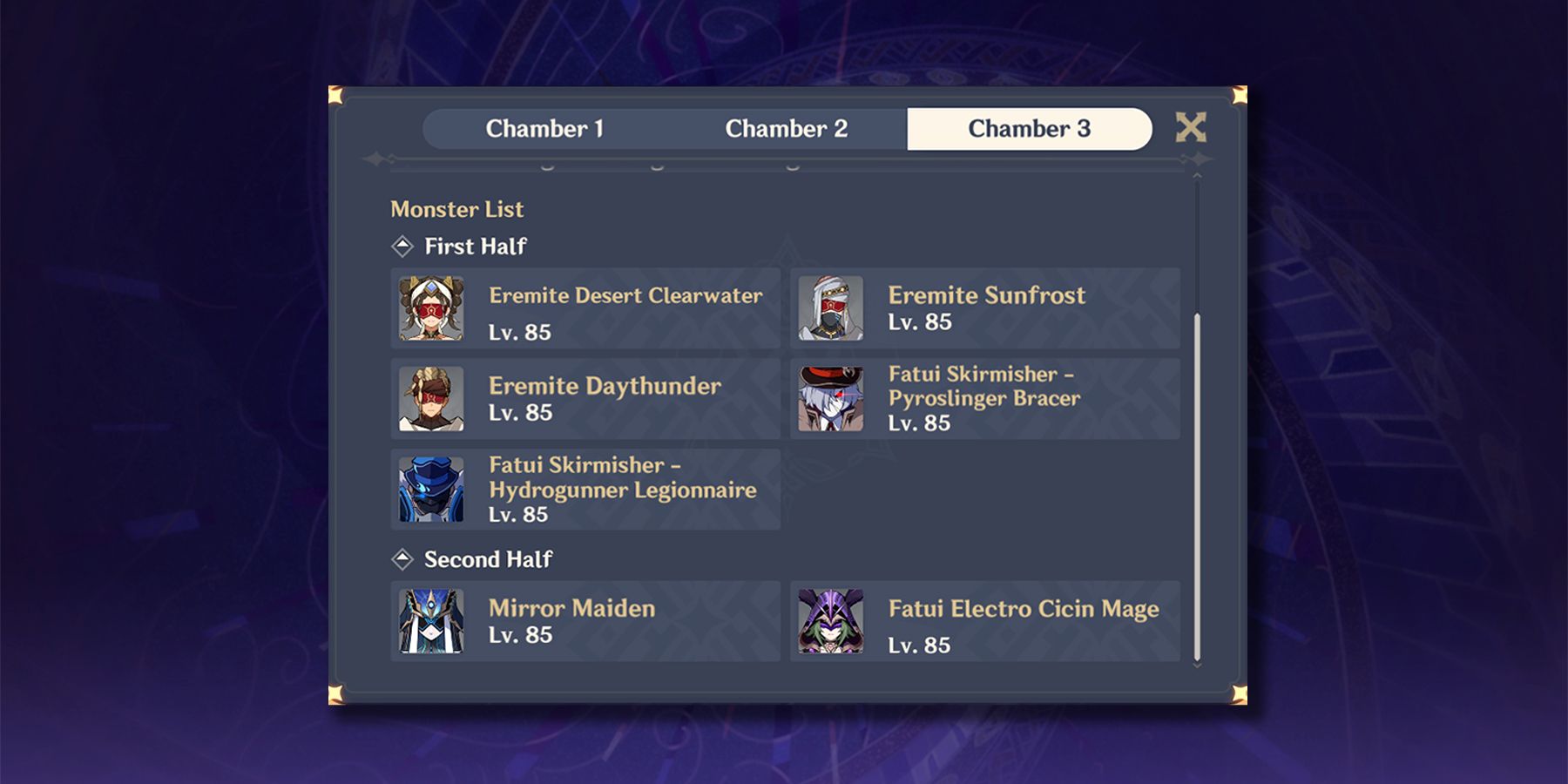Screen dimensions: 1568x784
Task: Click the Fatui Electro Cicin Mage portrait
Action: coord(830,622)
